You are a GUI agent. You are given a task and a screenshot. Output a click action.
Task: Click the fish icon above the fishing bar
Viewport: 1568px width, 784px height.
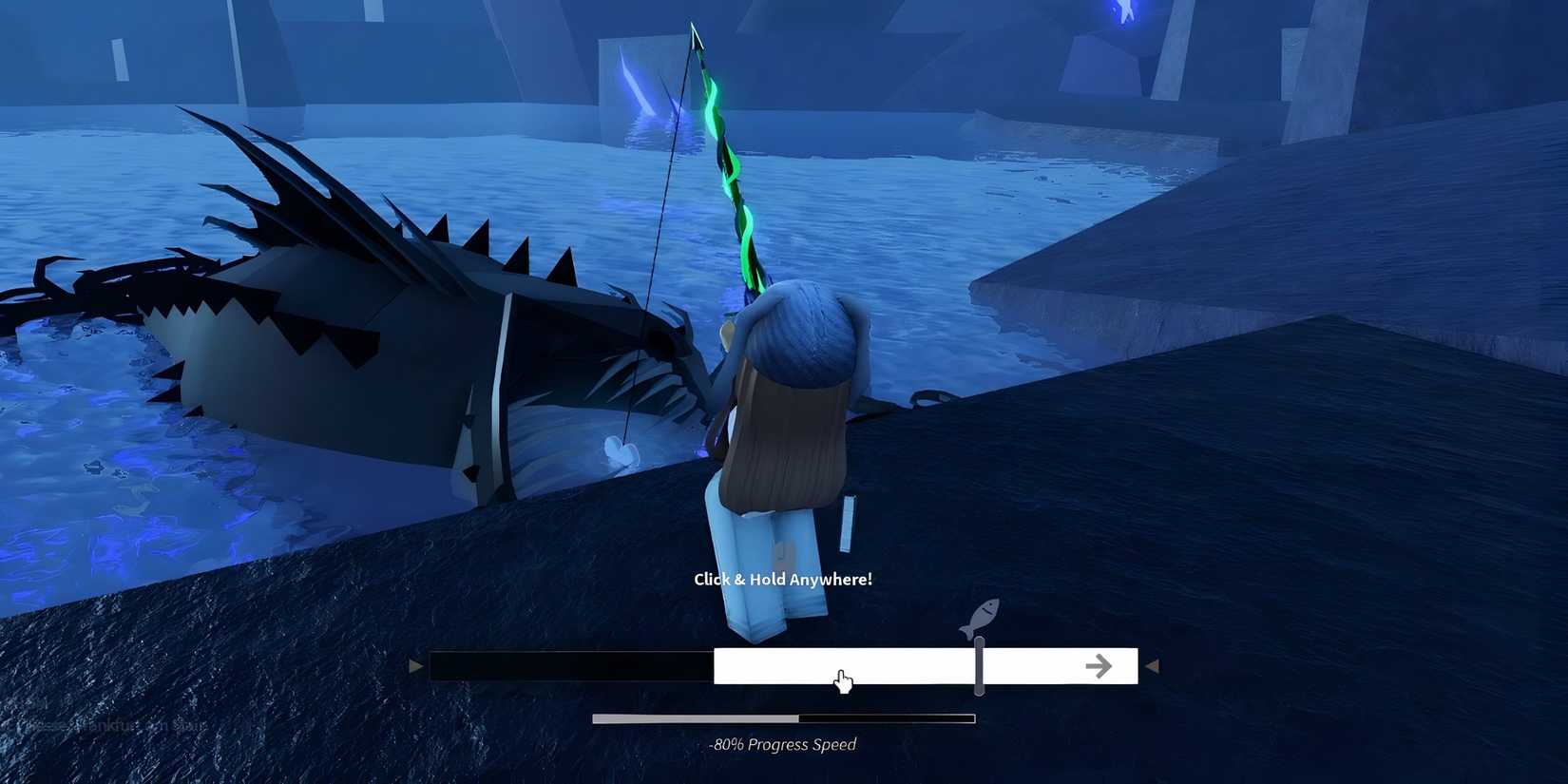981,614
